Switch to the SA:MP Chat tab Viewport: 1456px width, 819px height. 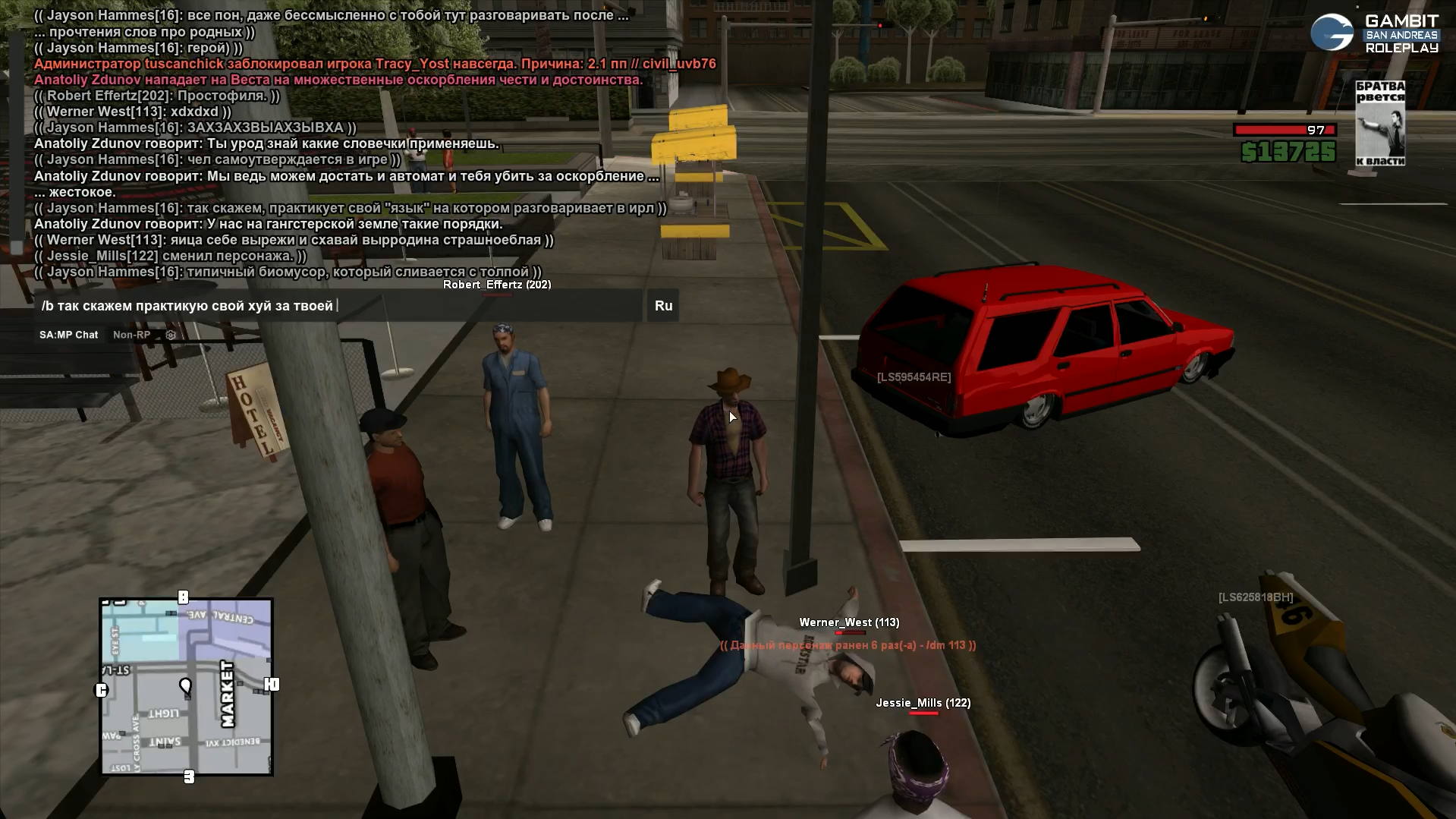tap(69, 335)
